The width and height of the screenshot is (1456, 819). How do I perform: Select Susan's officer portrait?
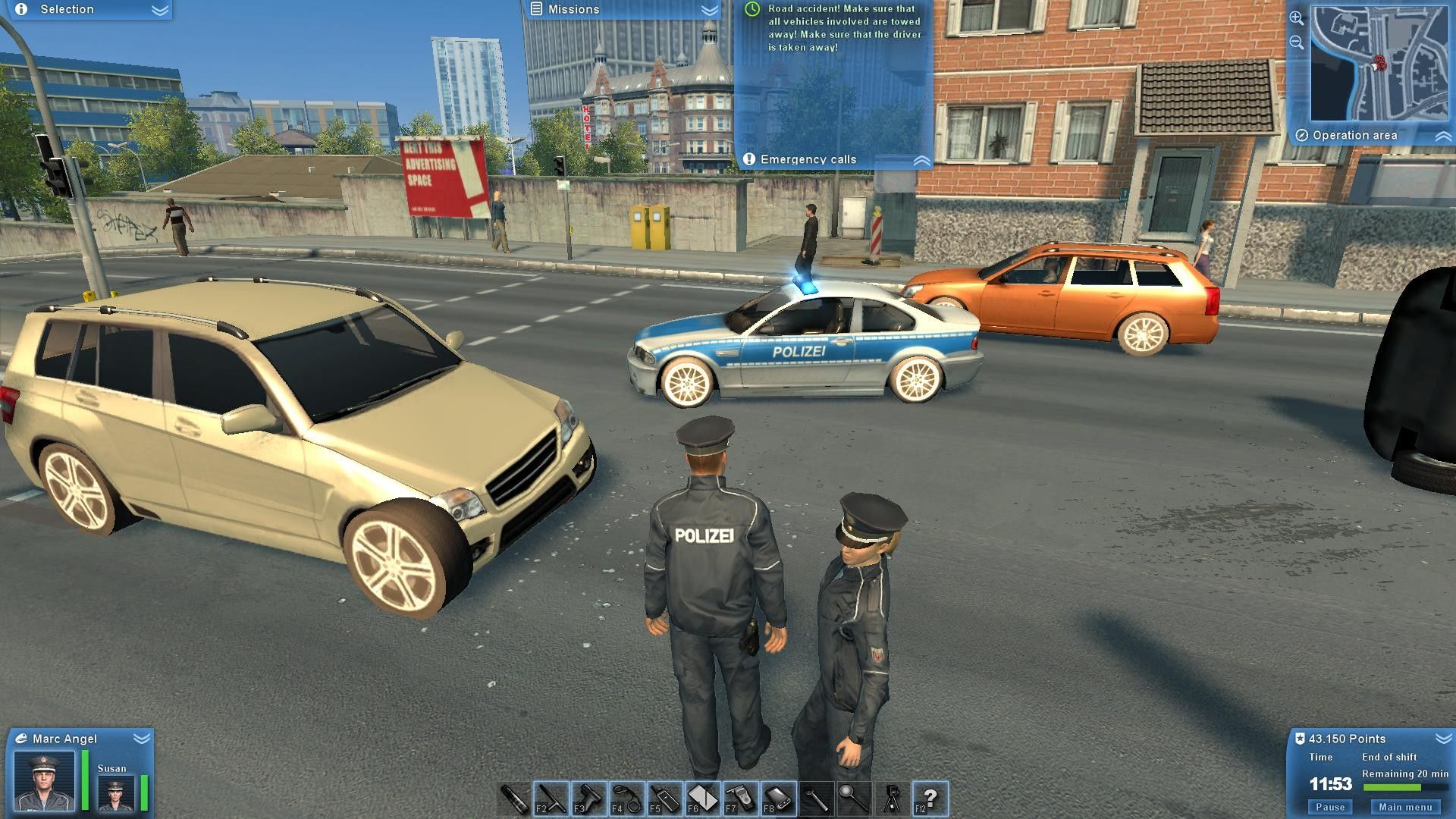point(116,793)
